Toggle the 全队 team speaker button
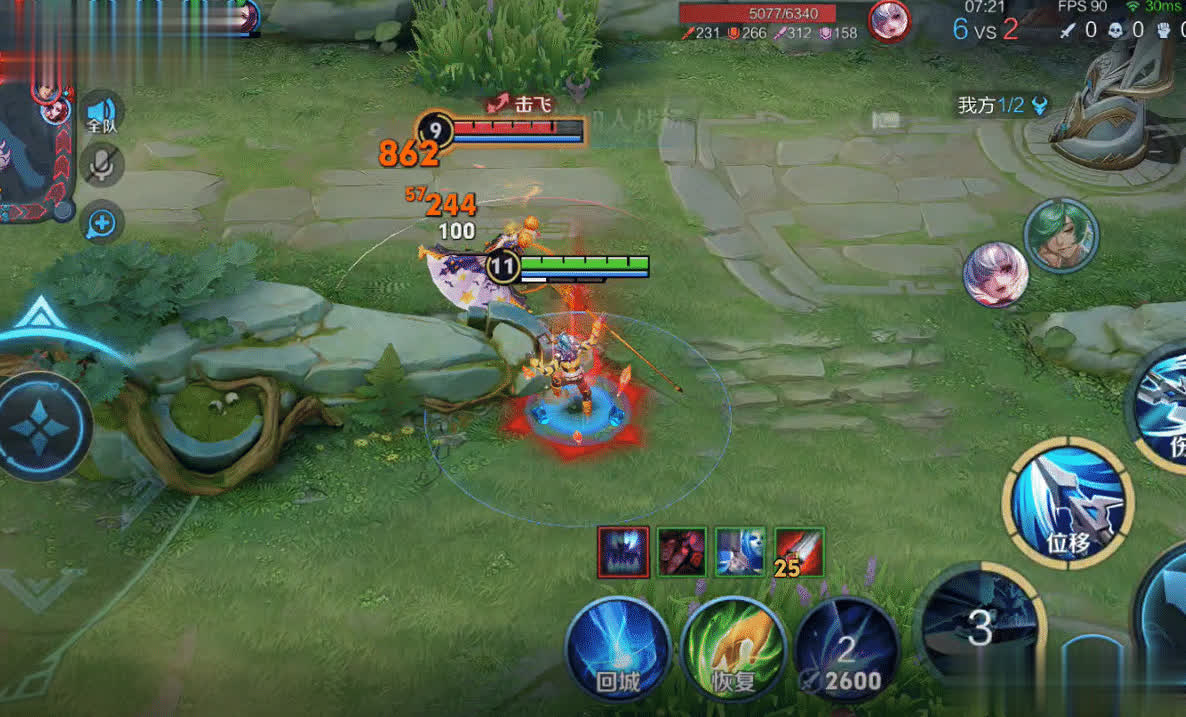 click(102, 113)
